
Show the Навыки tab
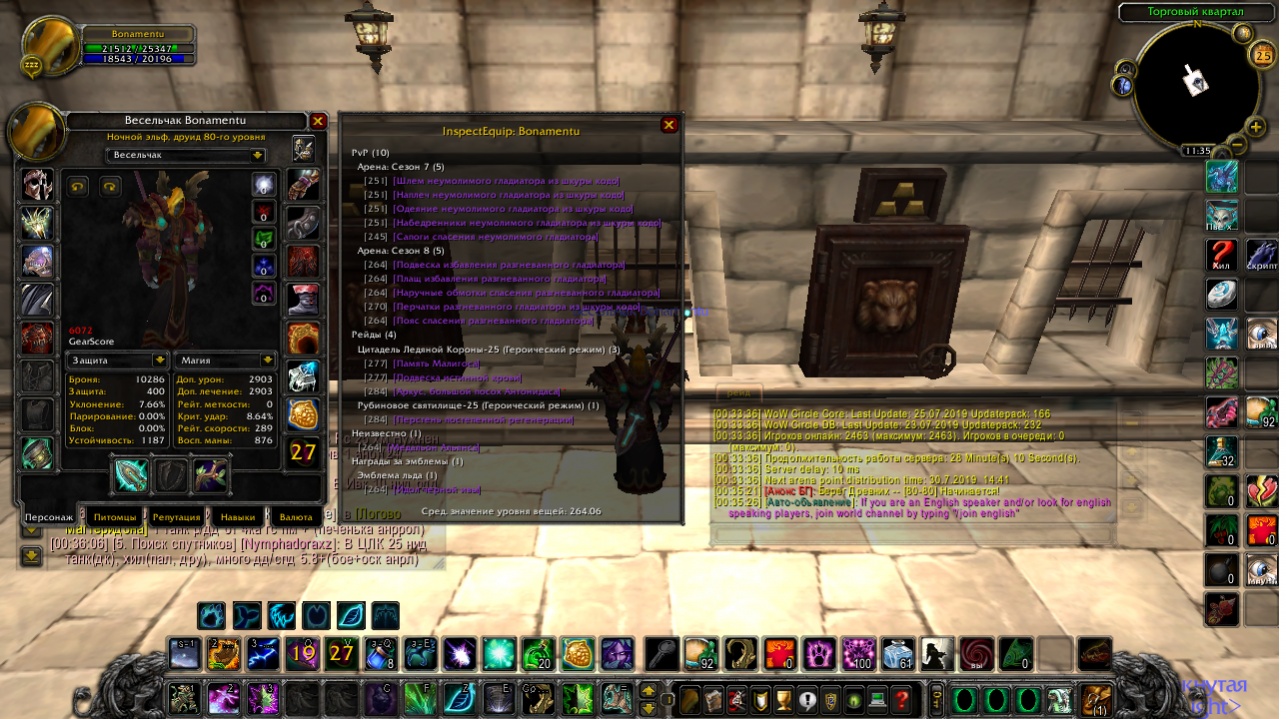[238, 517]
